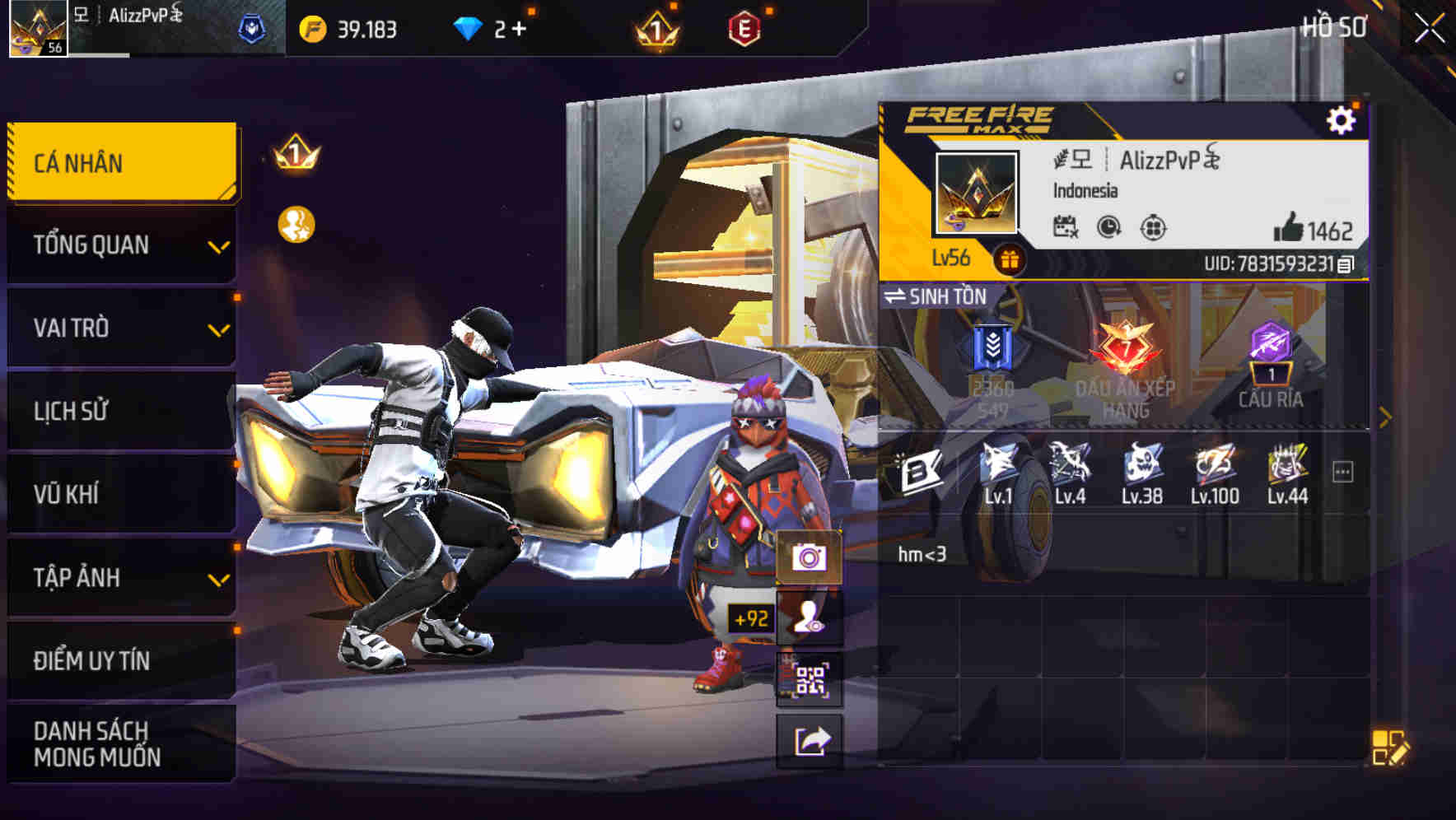The image size is (1456, 820).
Task: Switch to the LỊCH SỬ tab
Action: [x=120, y=411]
